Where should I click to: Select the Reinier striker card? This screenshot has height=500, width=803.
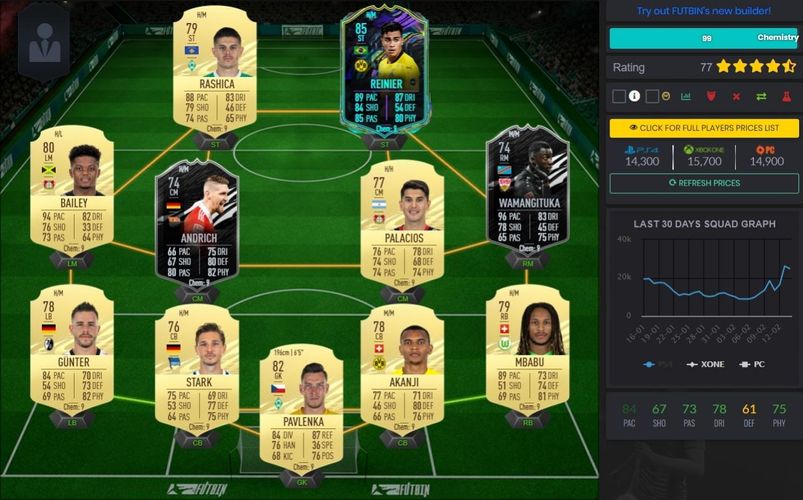click(x=385, y=68)
